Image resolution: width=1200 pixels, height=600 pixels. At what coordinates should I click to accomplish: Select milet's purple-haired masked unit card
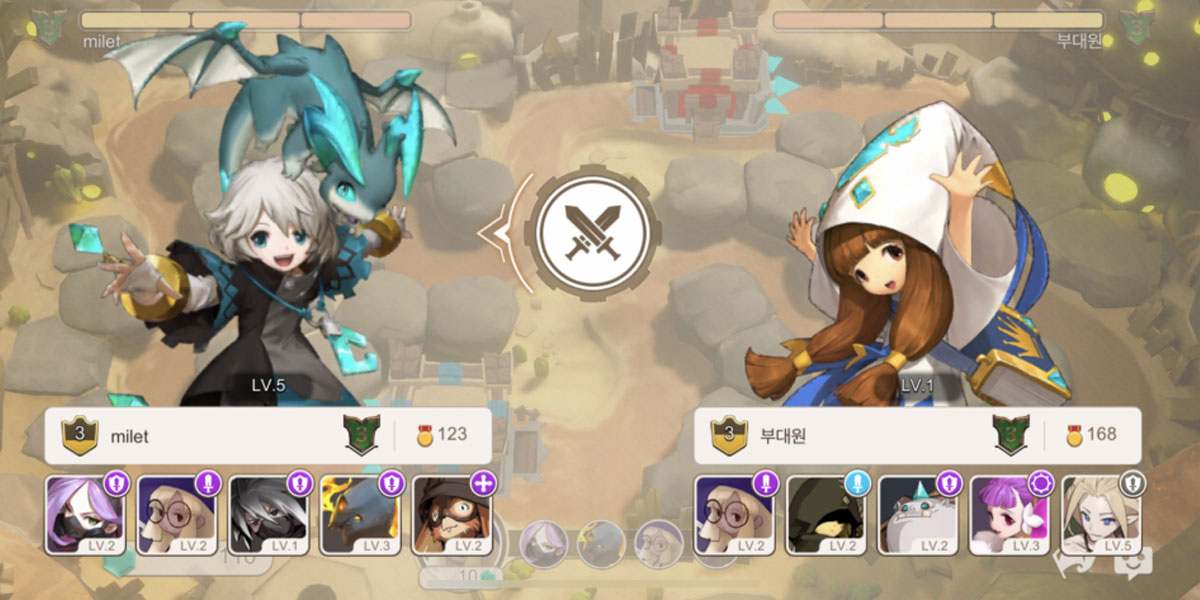tap(85, 515)
